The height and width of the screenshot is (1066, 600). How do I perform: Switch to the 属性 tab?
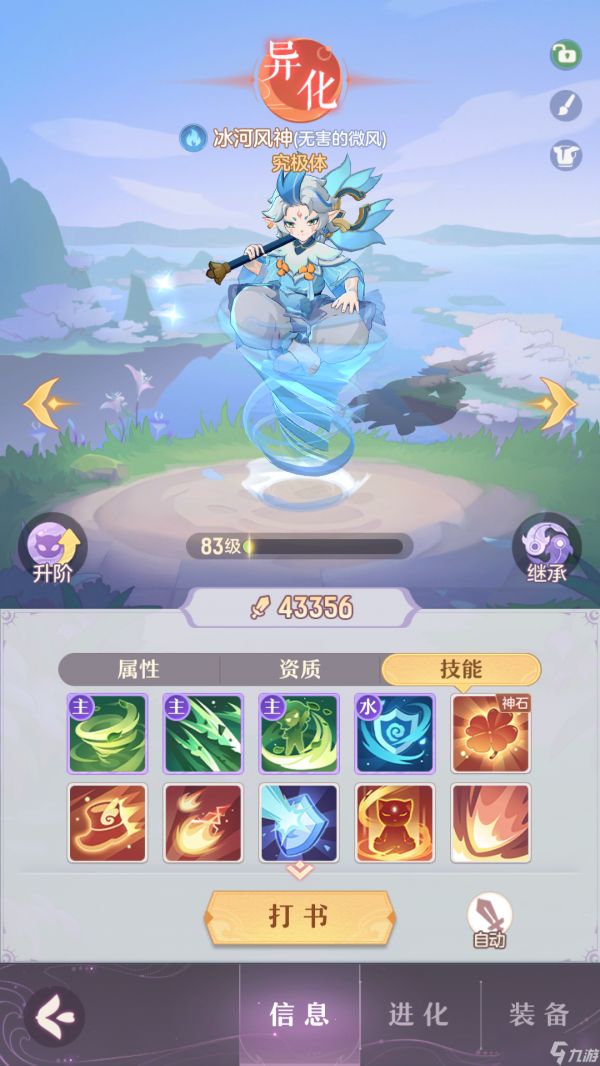tap(139, 669)
